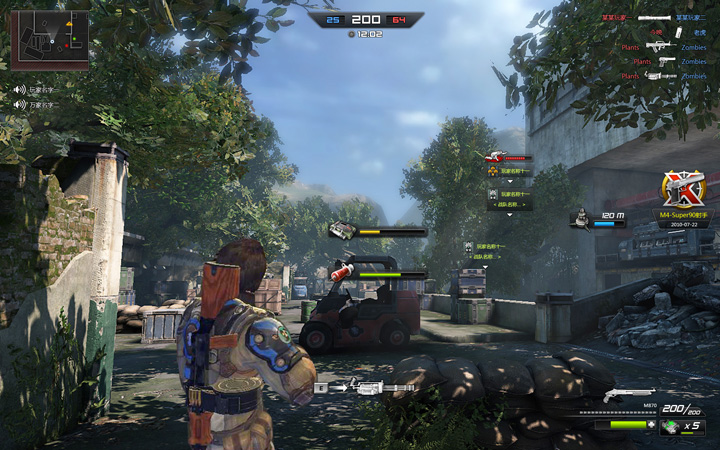Screen dimensions: 720x450
Task: Click the red fire extinguisher marker icon
Action: pos(341,270)
